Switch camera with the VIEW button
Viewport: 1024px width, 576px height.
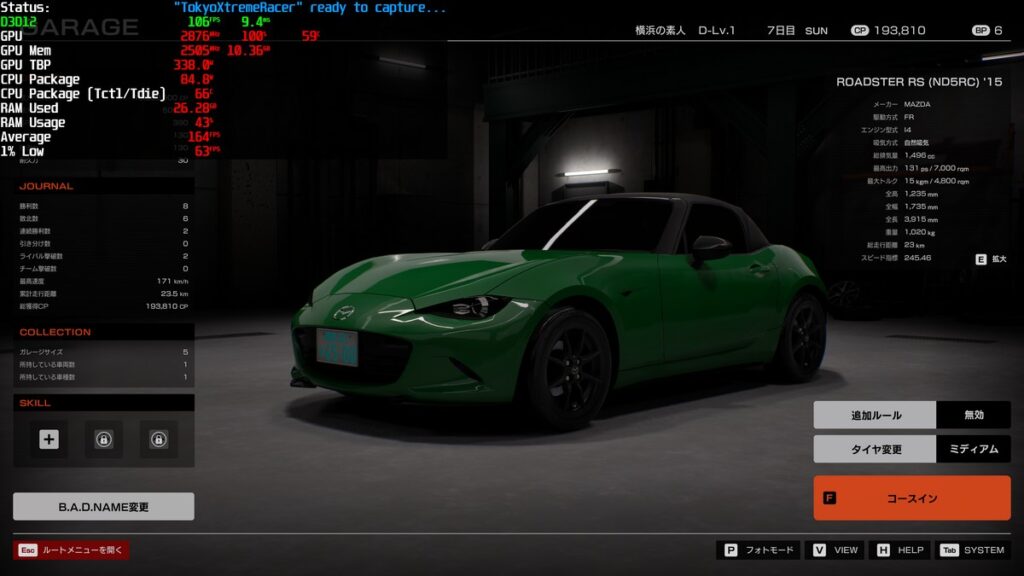[836, 550]
